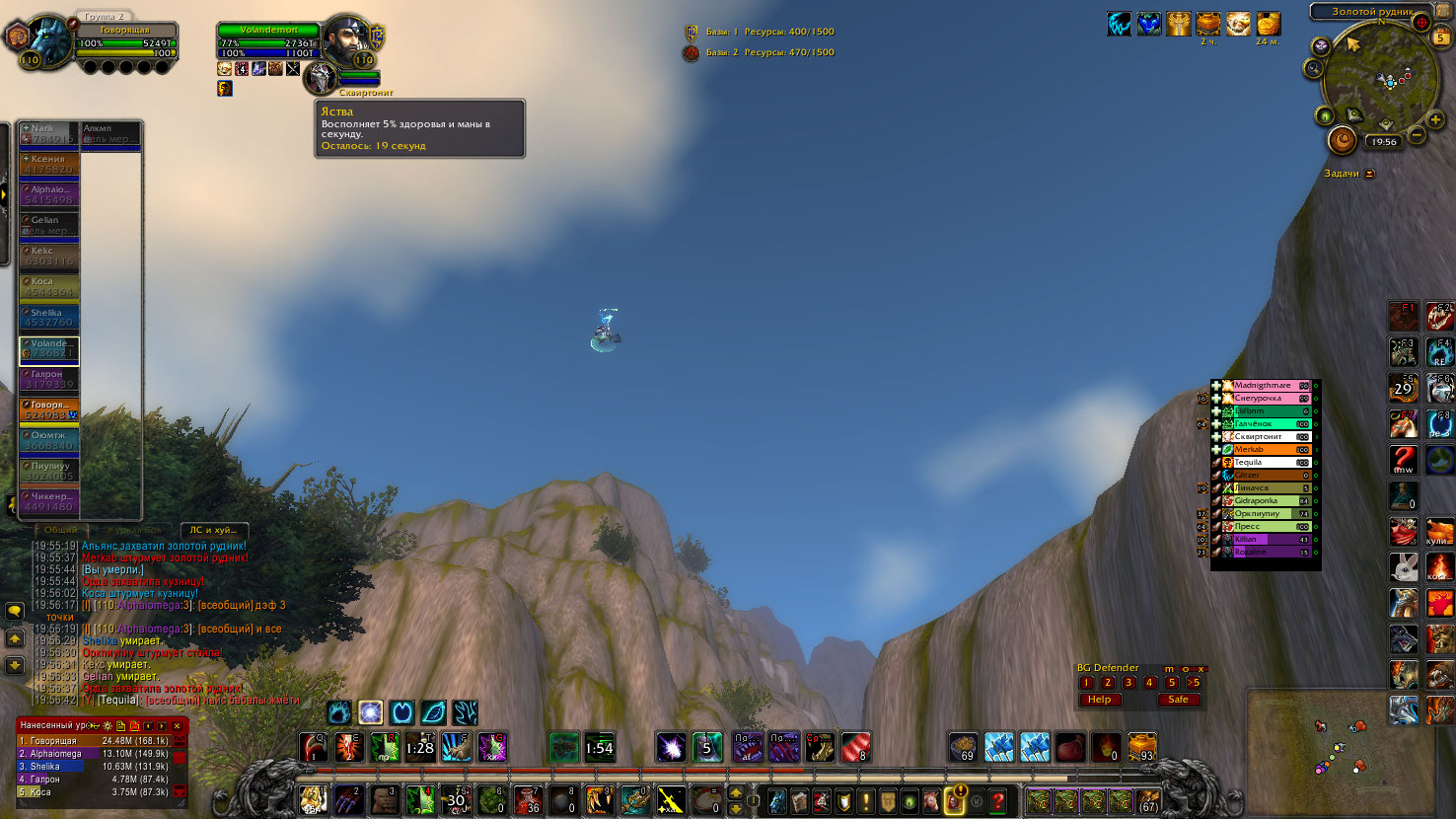Use the white rabbit icon action
Image resolution: width=1456 pixels, height=819 pixels.
(x=1404, y=566)
